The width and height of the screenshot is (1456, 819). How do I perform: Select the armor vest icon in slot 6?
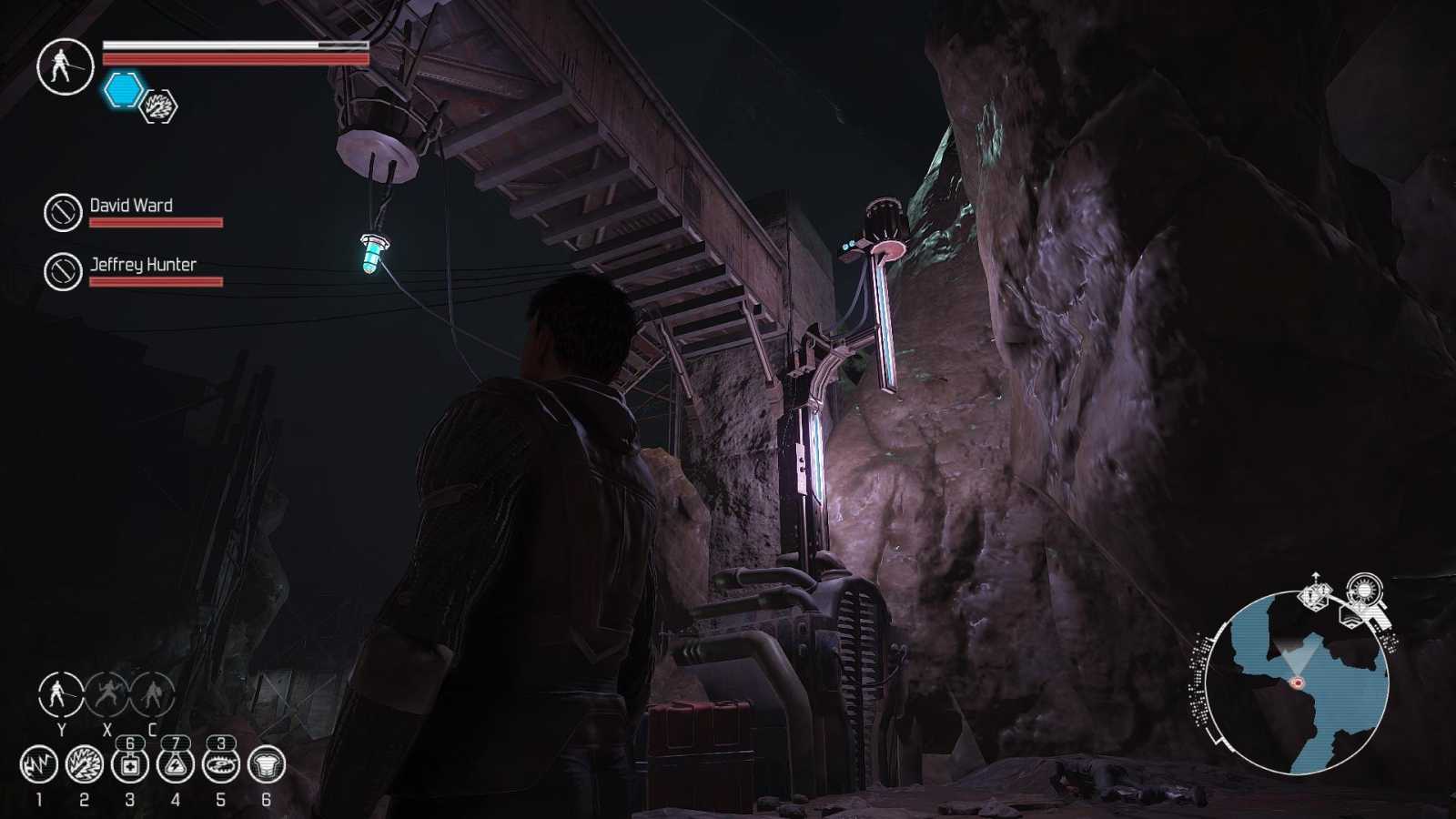(267, 765)
